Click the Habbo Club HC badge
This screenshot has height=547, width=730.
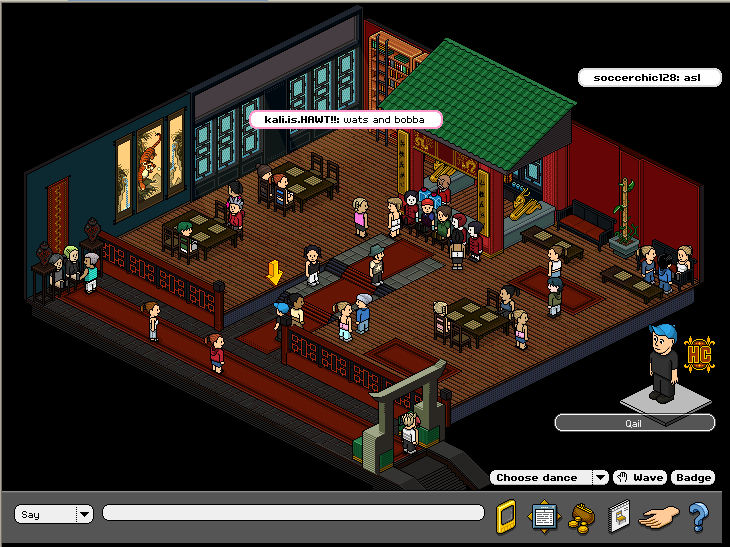click(698, 354)
